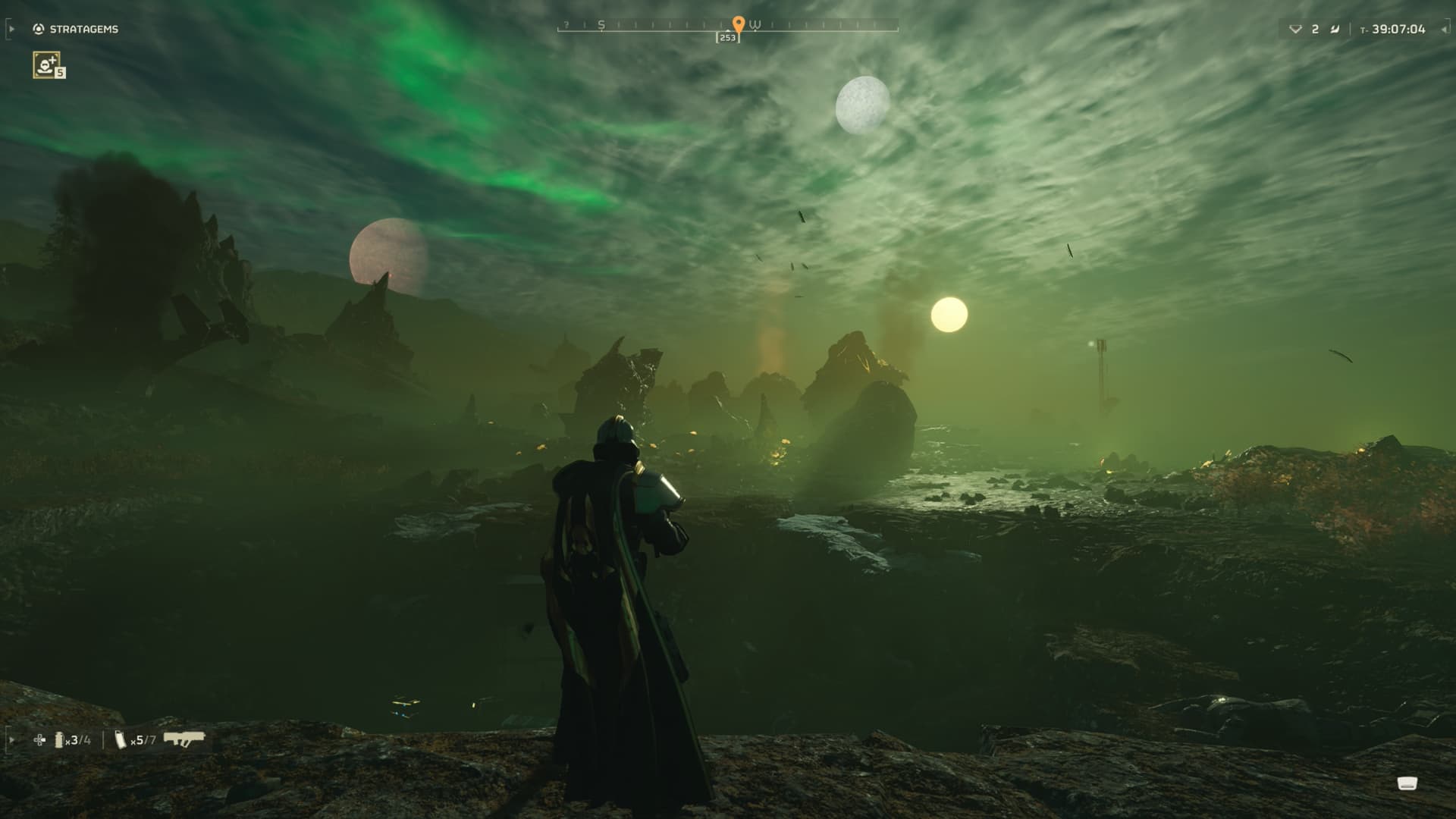This screenshot has height=819, width=1456.
Task: Click the ammo magazine icon
Action: point(121,739)
